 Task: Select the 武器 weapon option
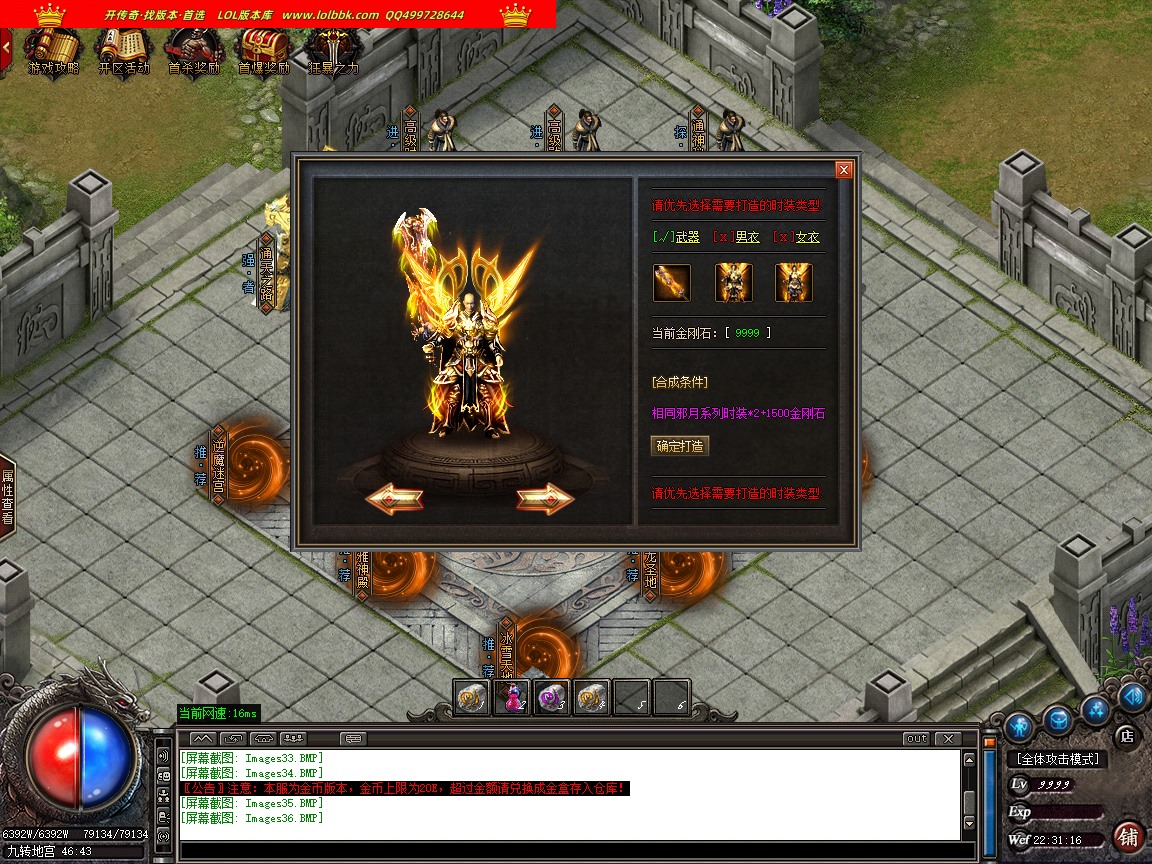(x=677, y=237)
